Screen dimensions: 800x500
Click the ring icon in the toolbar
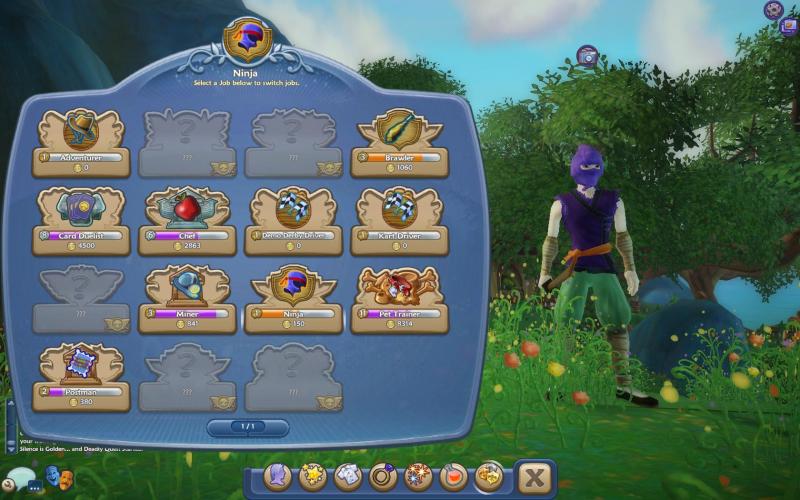[x=383, y=477]
